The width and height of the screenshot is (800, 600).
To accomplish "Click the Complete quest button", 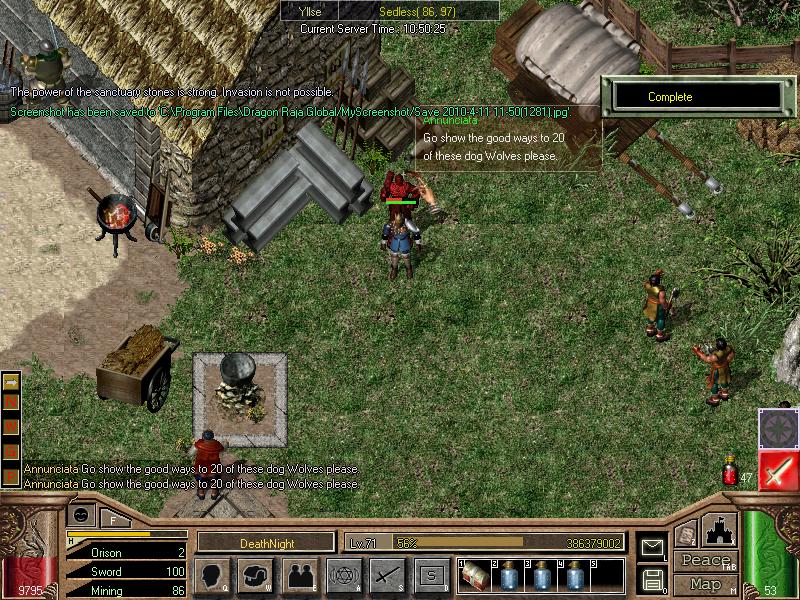I will [x=696, y=97].
